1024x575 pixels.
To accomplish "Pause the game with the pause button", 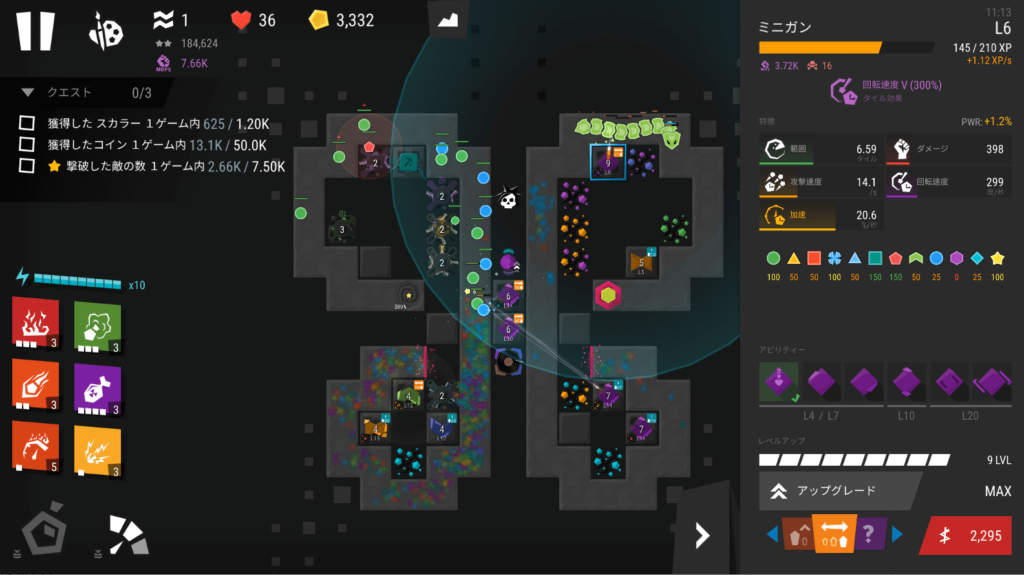I will click(x=35, y=30).
